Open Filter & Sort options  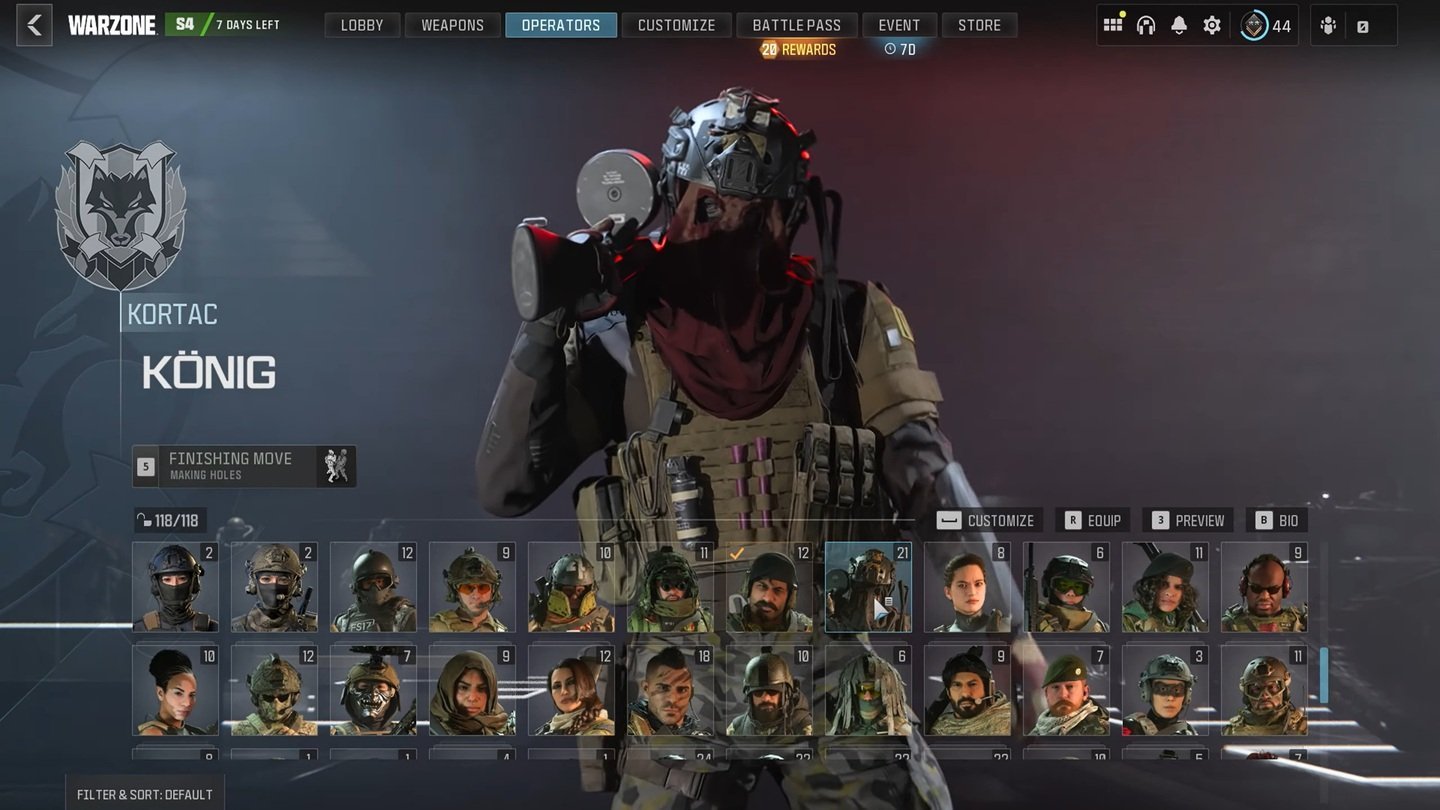coord(144,794)
